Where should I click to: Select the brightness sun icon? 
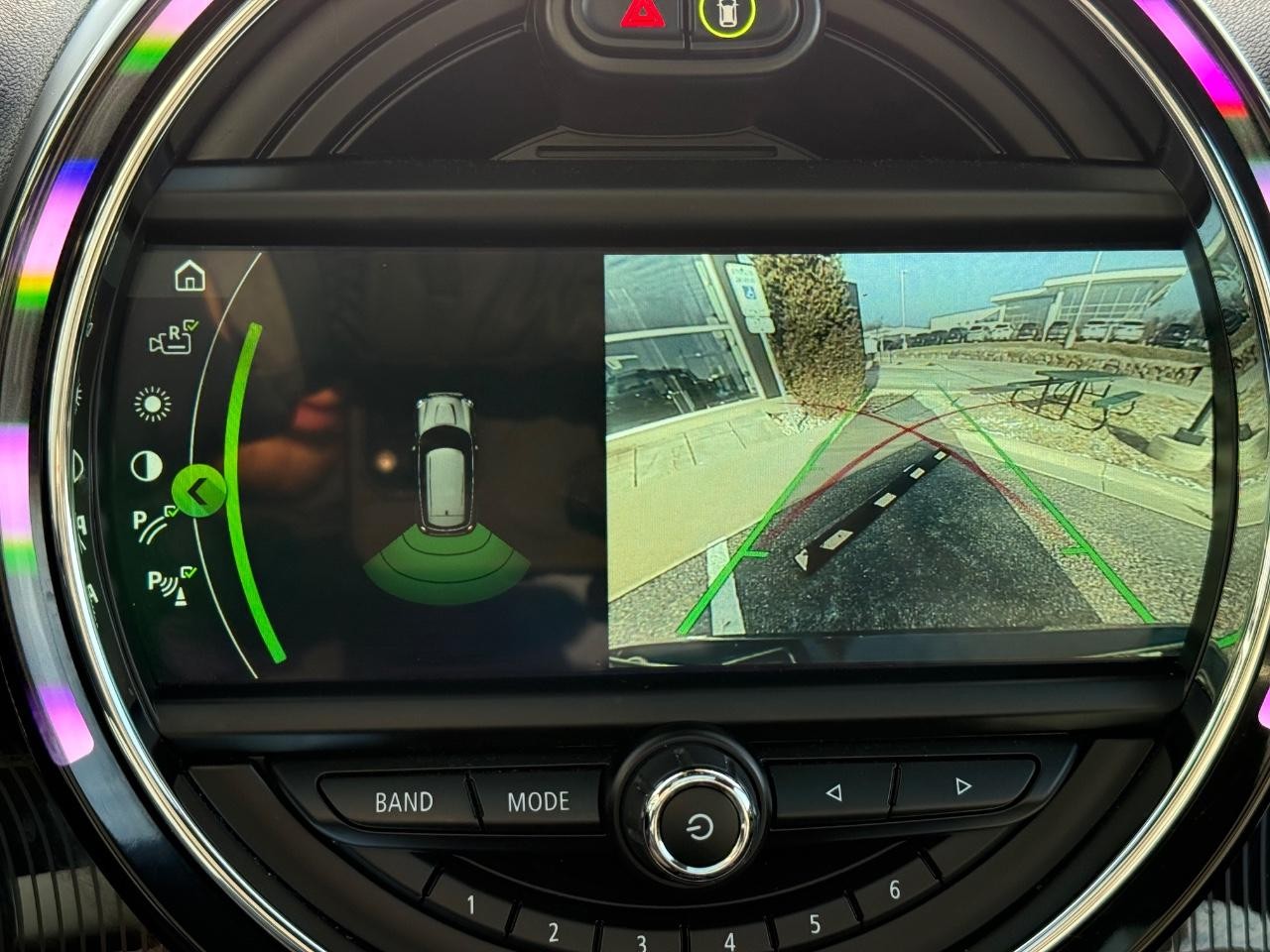(151, 407)
